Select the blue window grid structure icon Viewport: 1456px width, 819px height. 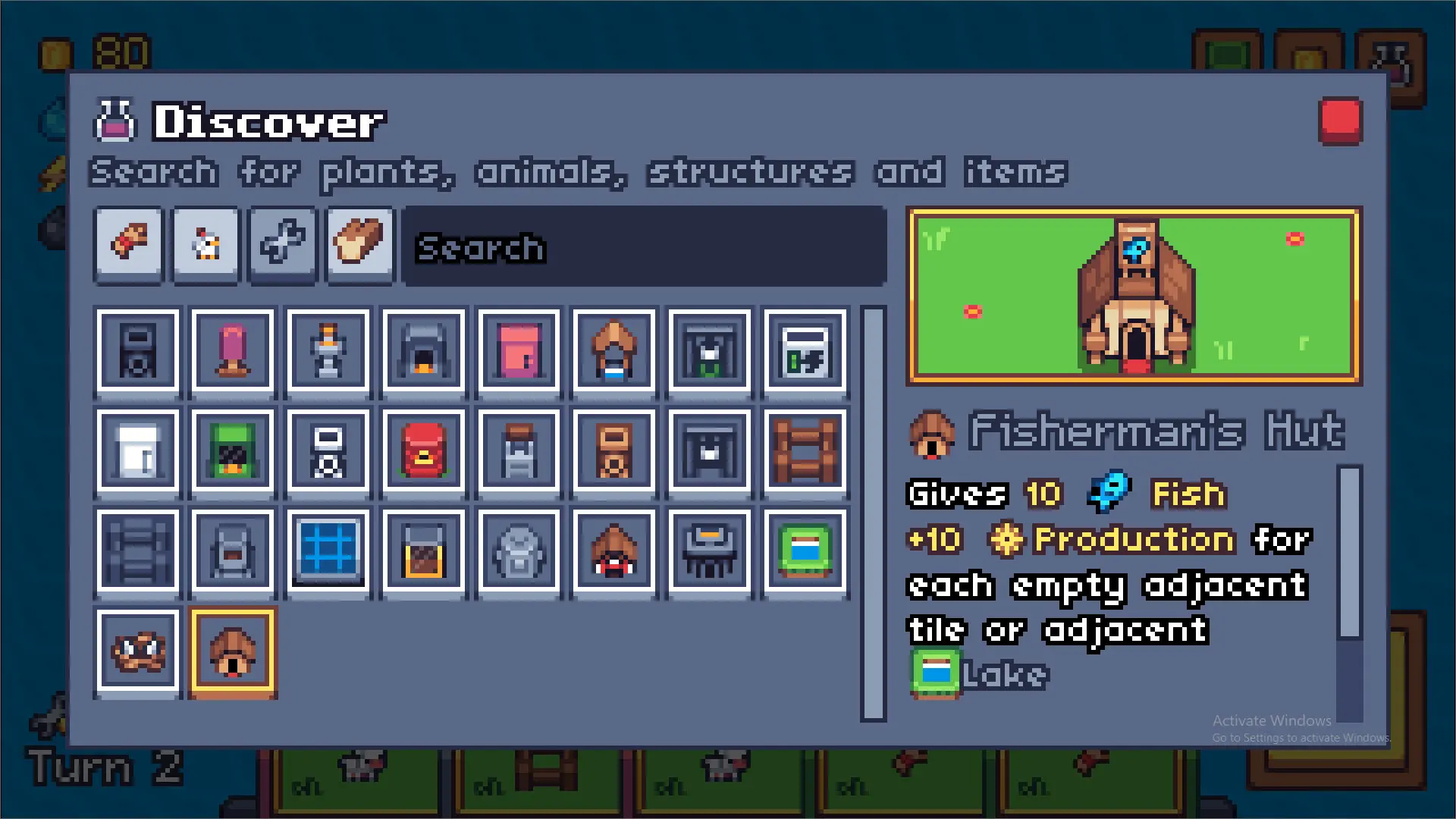[328, 552]
